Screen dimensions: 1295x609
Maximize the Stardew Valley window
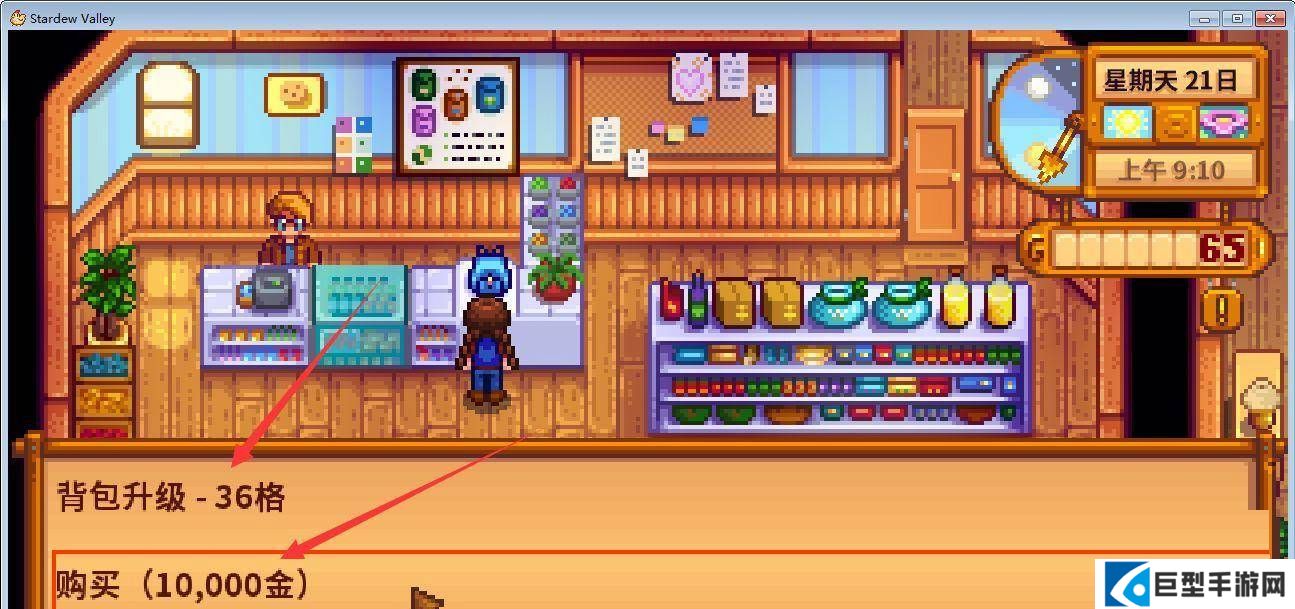point(1237,18)
